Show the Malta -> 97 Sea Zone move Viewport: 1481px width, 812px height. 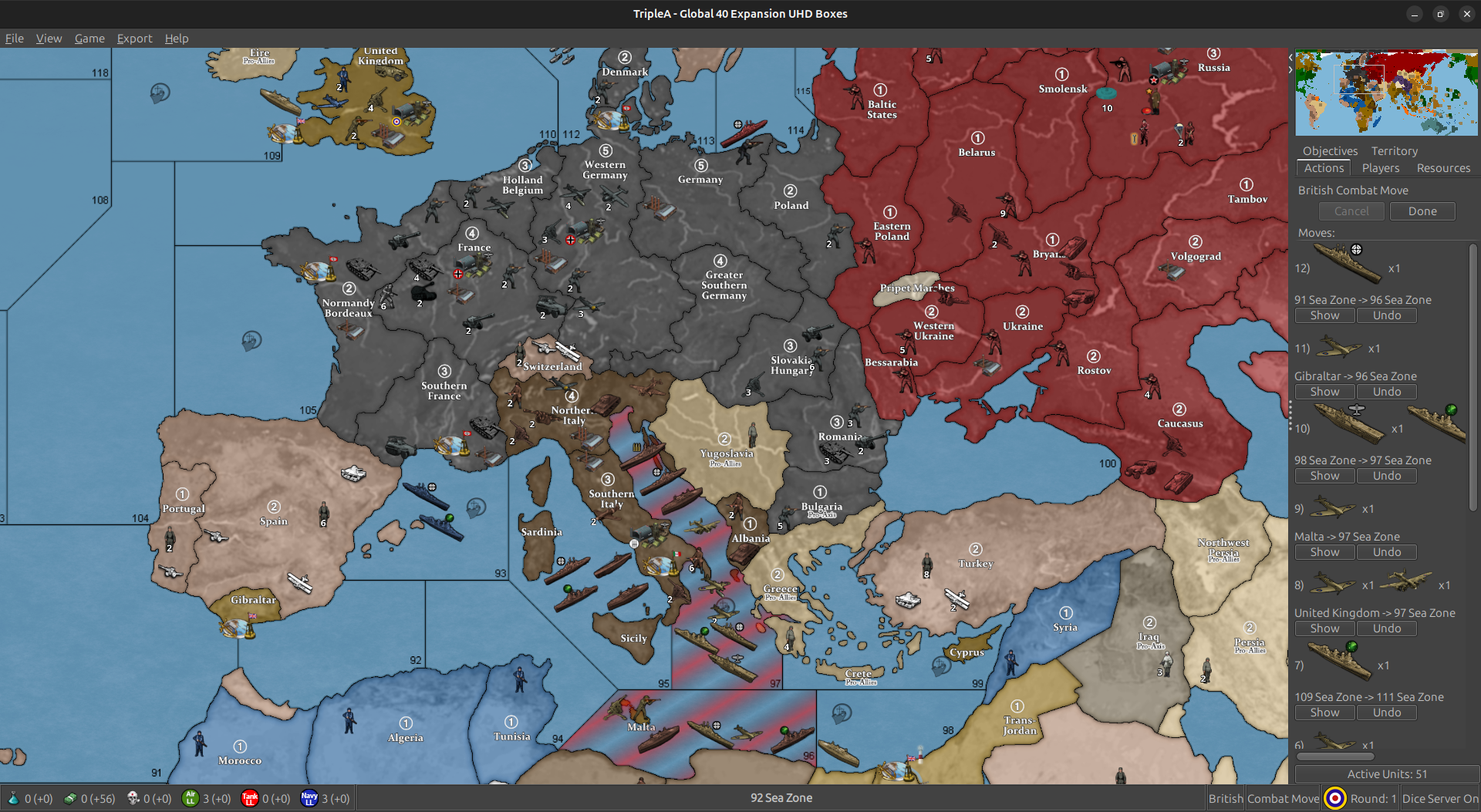click(1324, 551)
